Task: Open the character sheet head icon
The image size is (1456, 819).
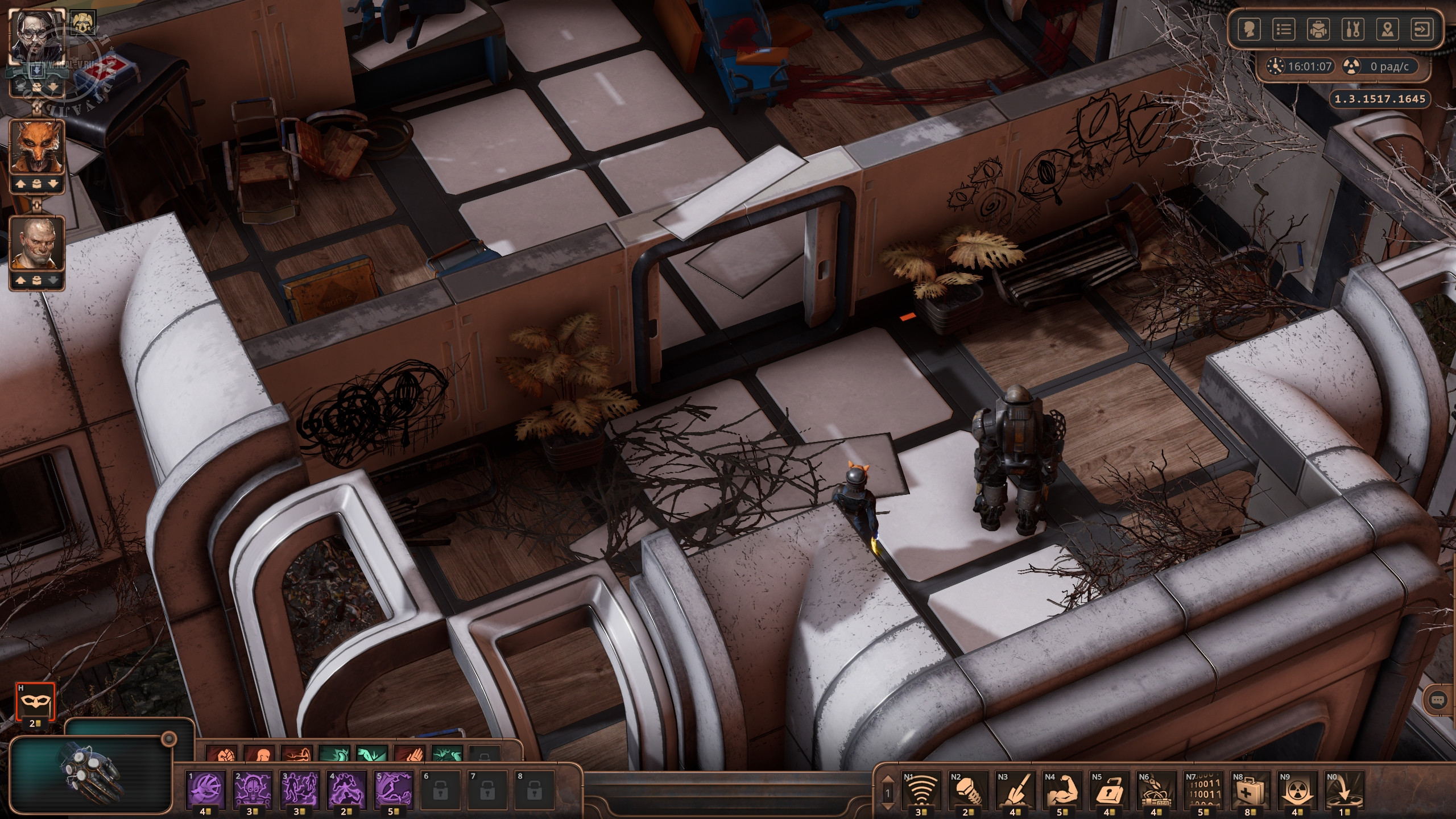Action: 1249,30
